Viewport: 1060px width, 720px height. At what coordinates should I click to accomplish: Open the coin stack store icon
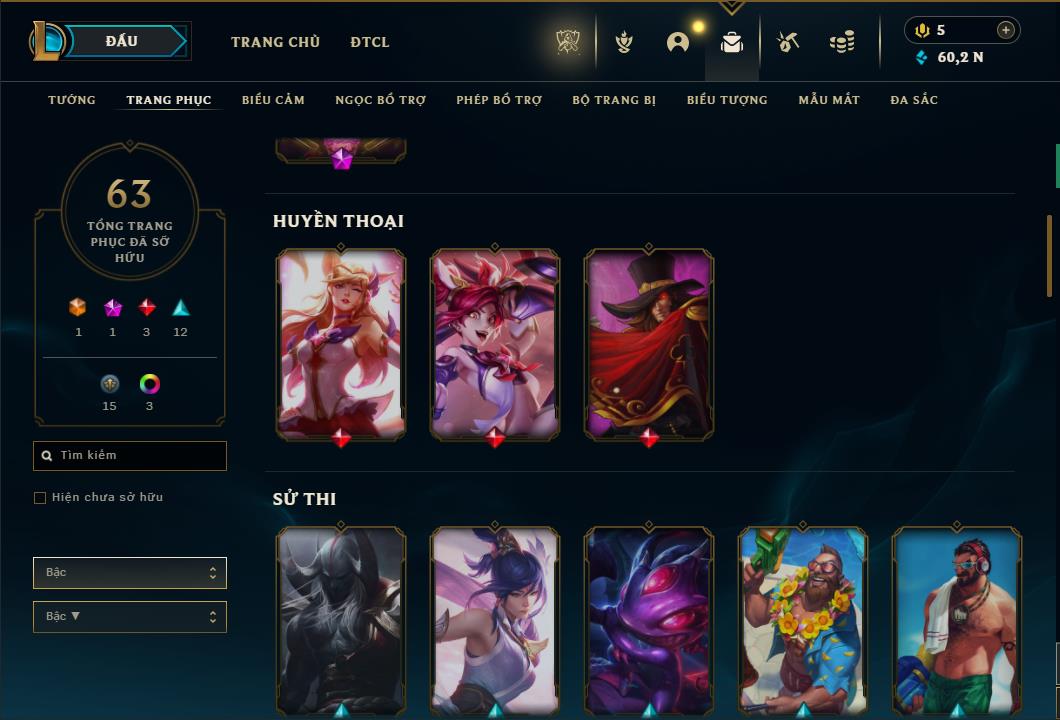click(842, 42)
